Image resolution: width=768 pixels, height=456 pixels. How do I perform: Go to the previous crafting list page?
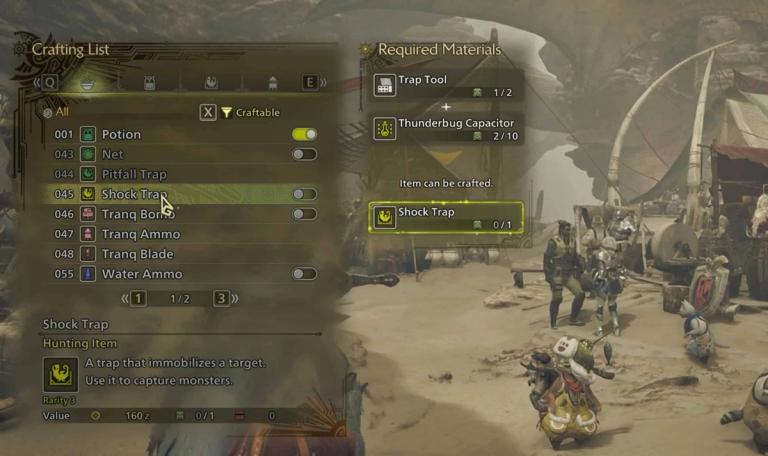click(x=138, y=298)
